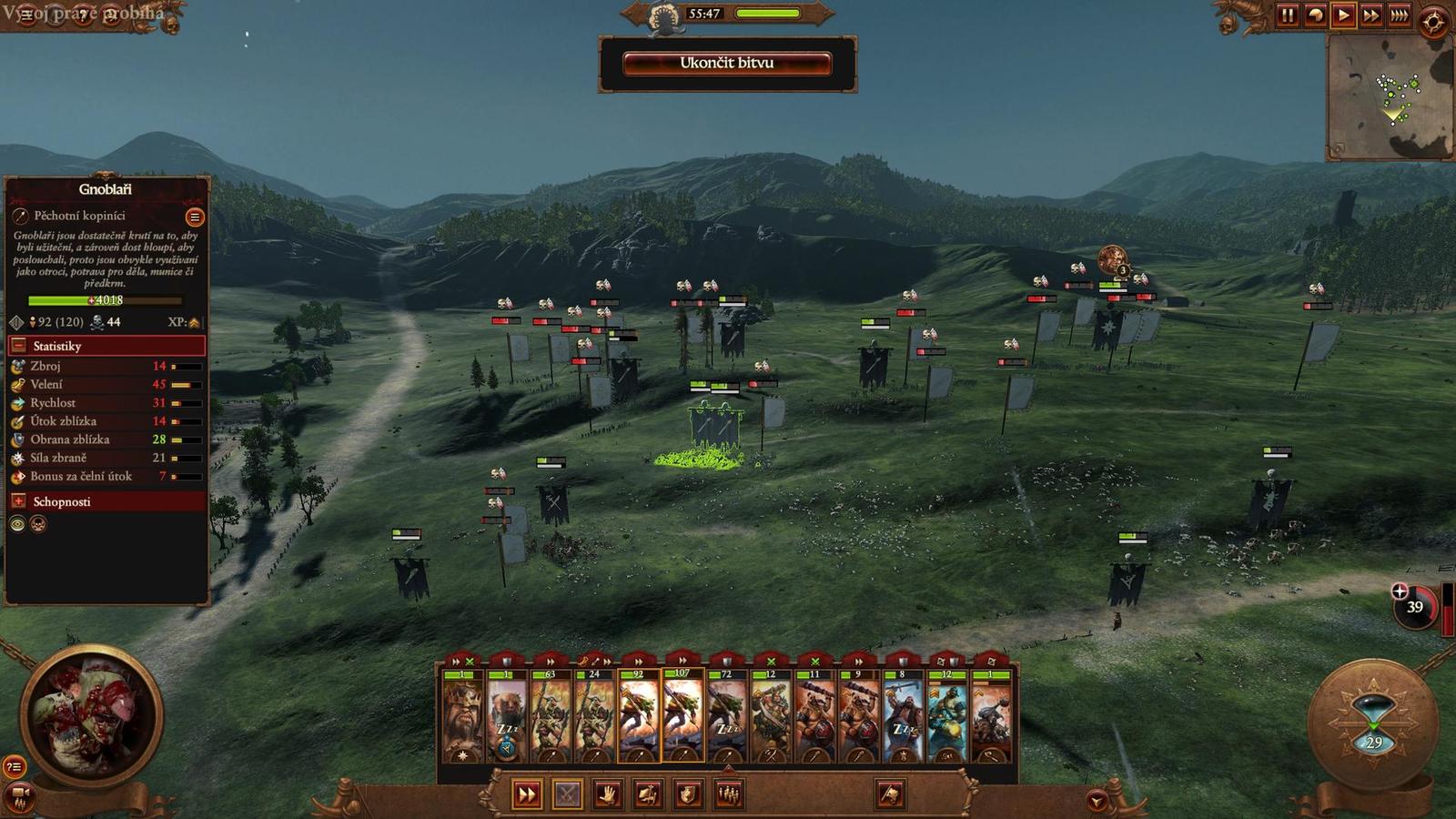Select the Gnoblar card showing 107 men
This screenshot has width=1456, height=819.
(x=682, y=716)
